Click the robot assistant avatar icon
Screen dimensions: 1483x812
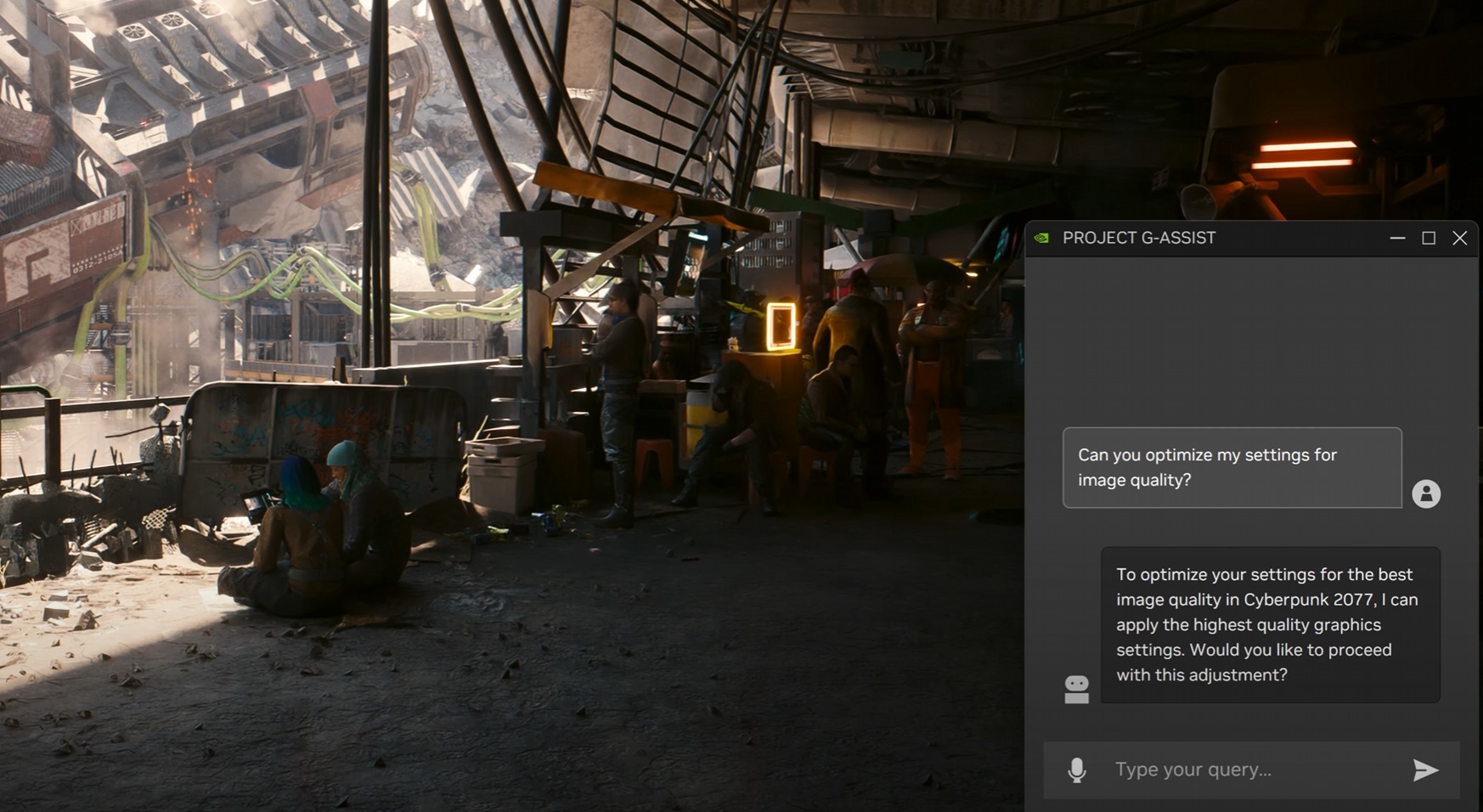[x=1076, y=688]
